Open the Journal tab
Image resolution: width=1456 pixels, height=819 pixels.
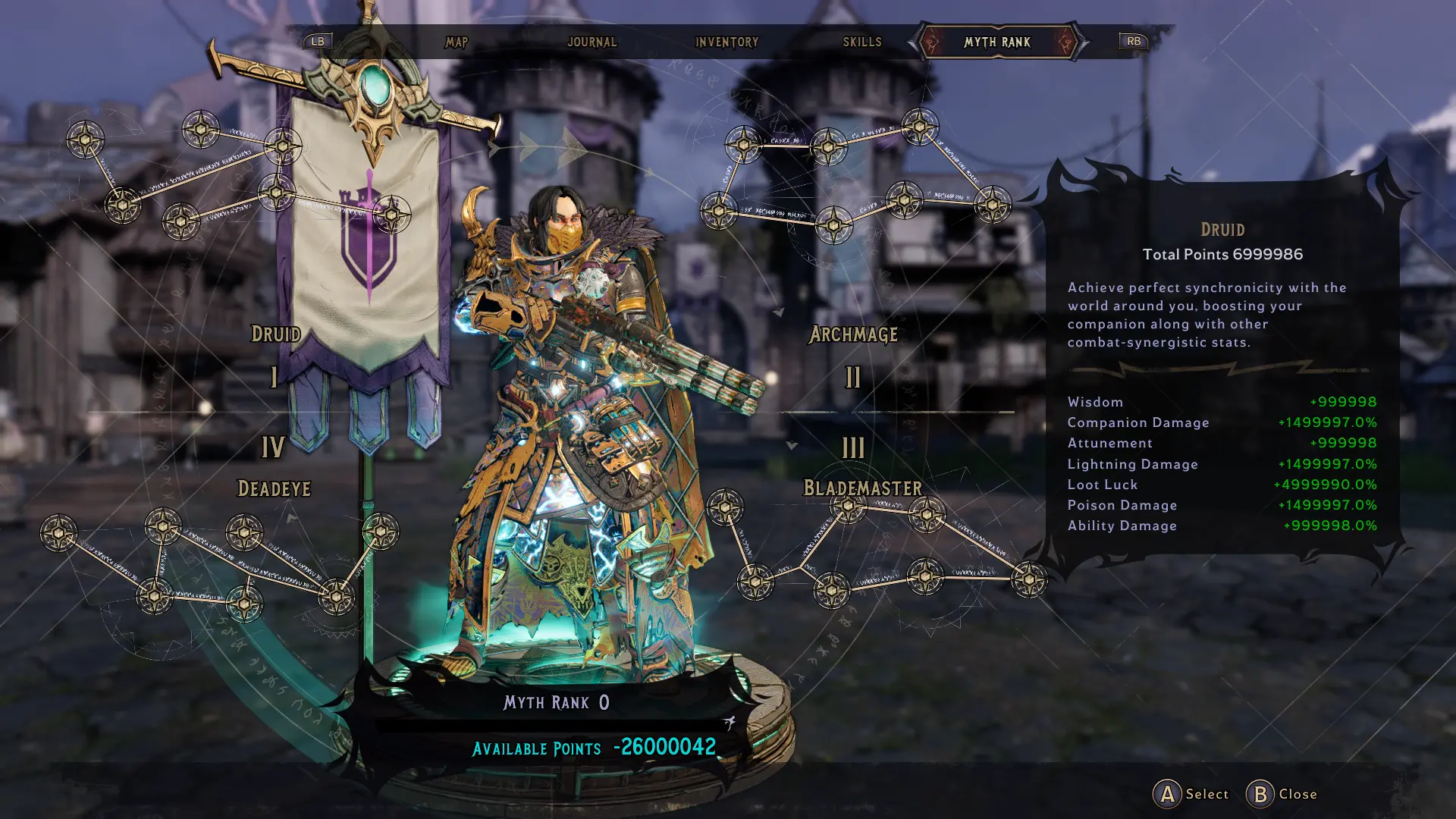(592, 42)
